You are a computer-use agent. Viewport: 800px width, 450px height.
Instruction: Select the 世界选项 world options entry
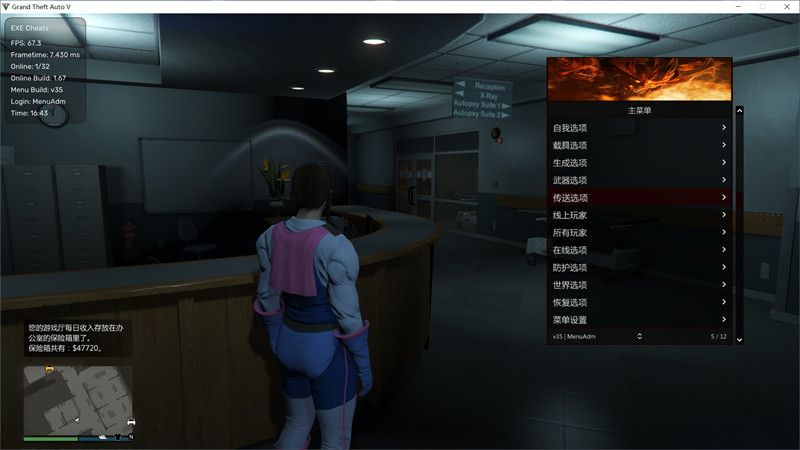tap(639, 285)
